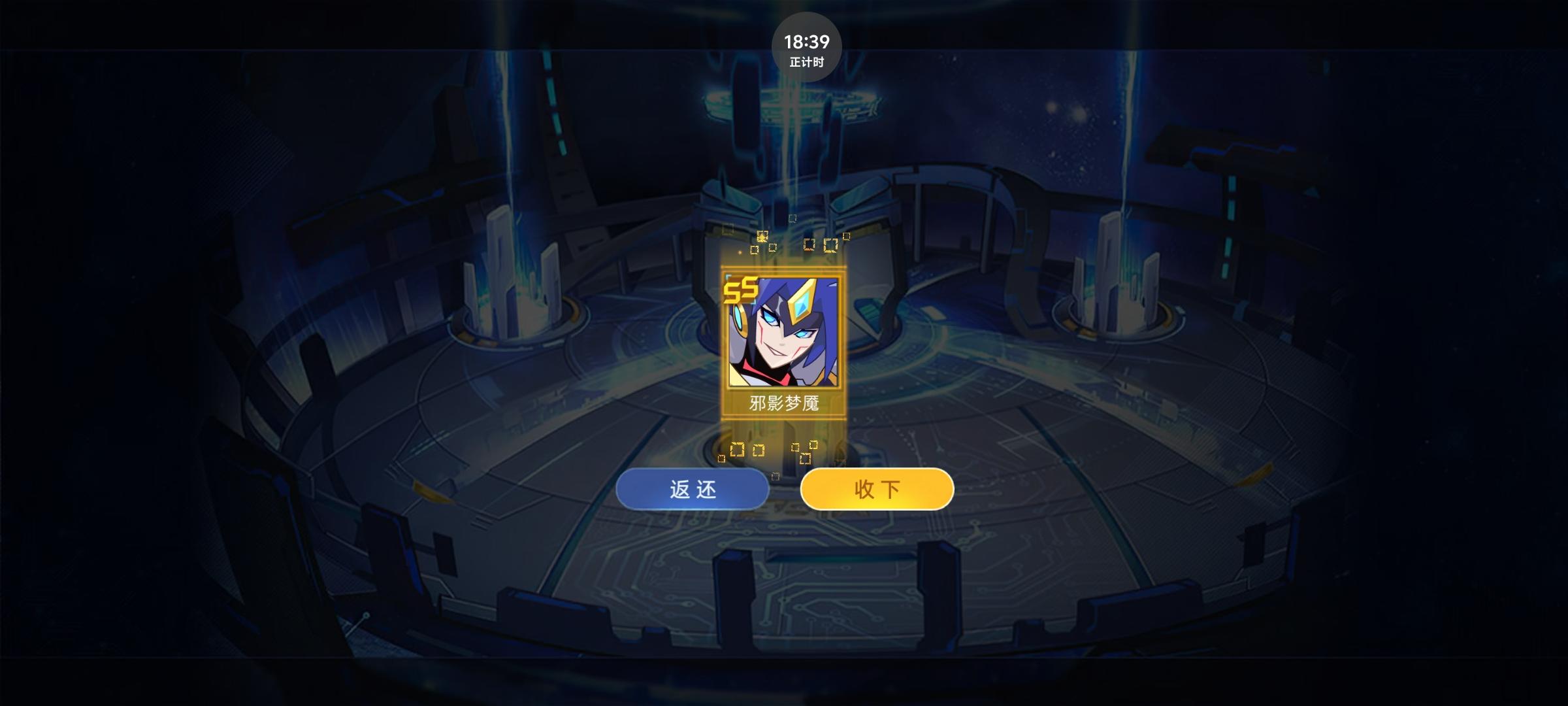Toggle the 返还 option to decline the reward

tap(693, 488)
